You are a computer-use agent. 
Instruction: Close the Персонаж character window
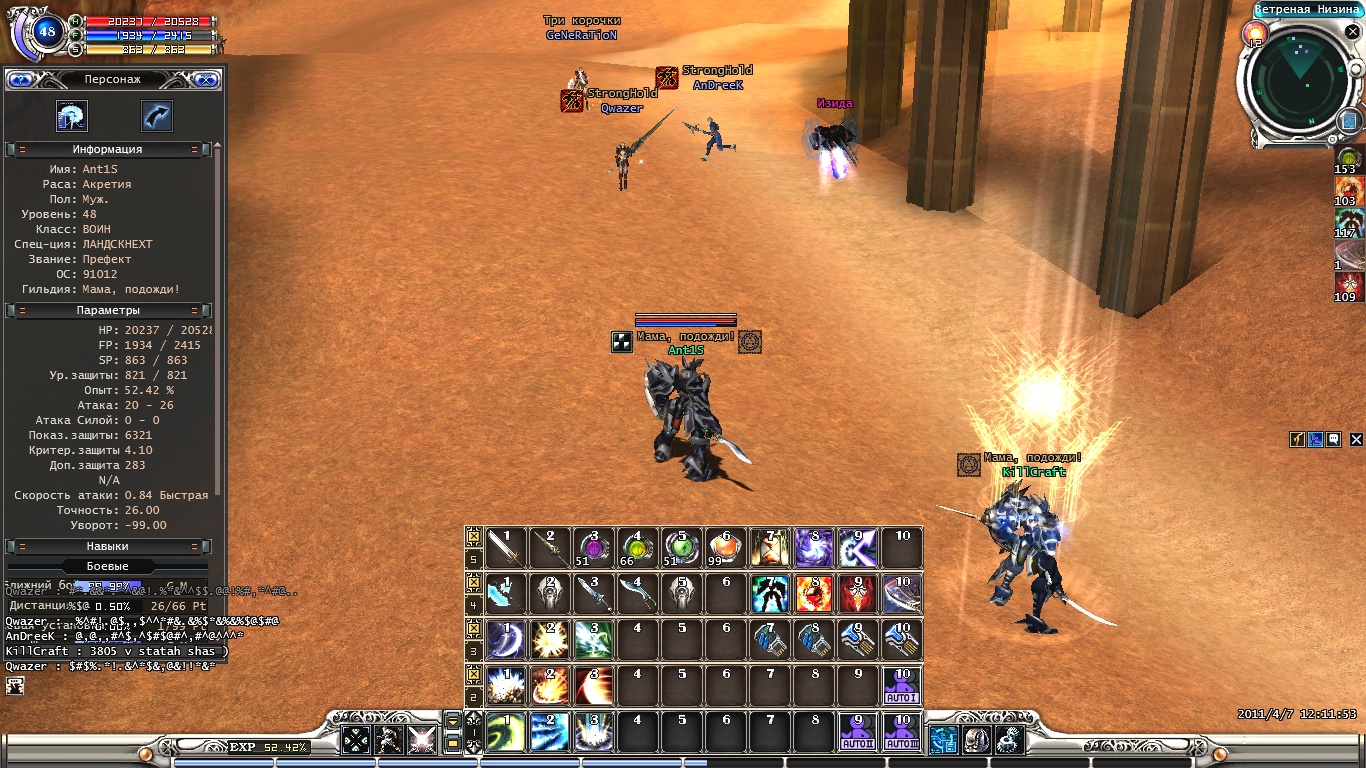(x=206, y=79)
